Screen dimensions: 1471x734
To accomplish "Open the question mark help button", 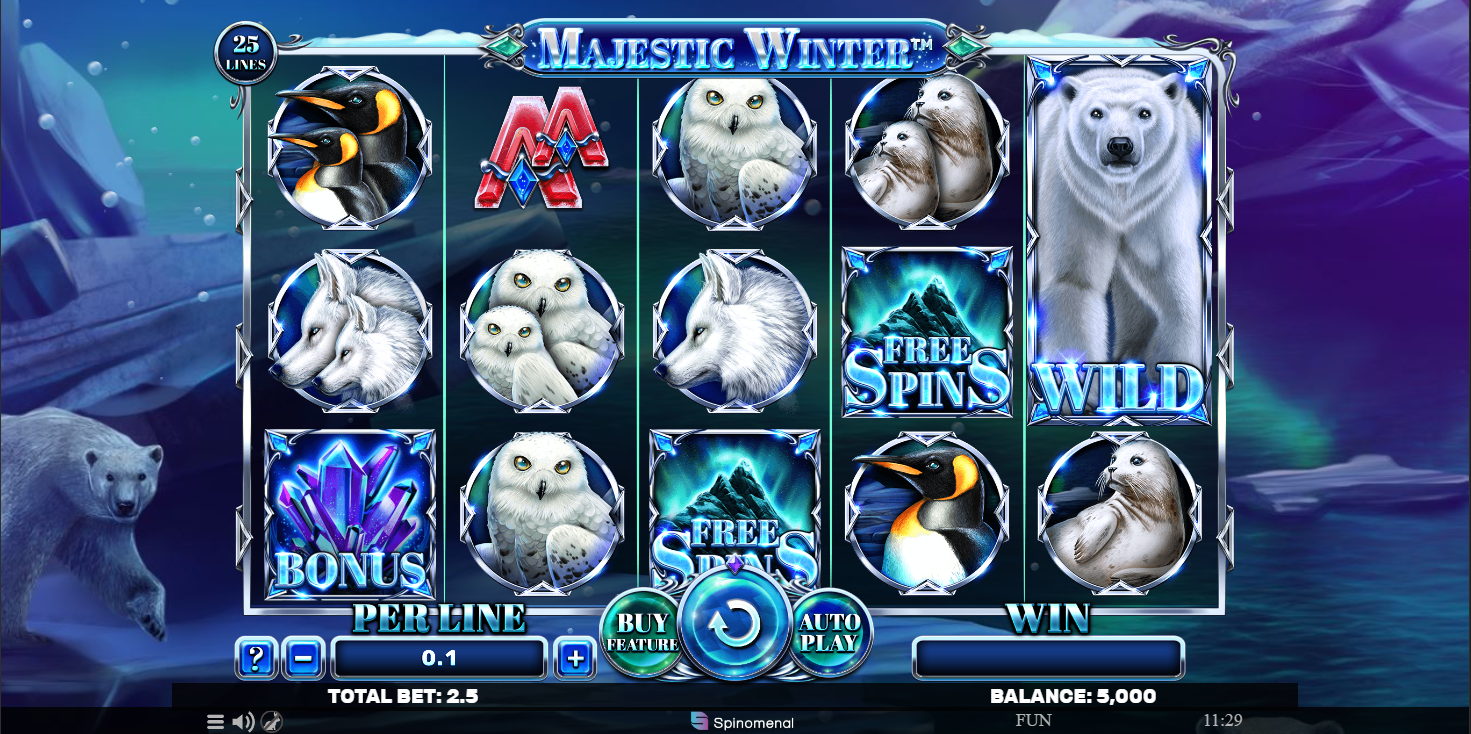I will tap(256, 658).
